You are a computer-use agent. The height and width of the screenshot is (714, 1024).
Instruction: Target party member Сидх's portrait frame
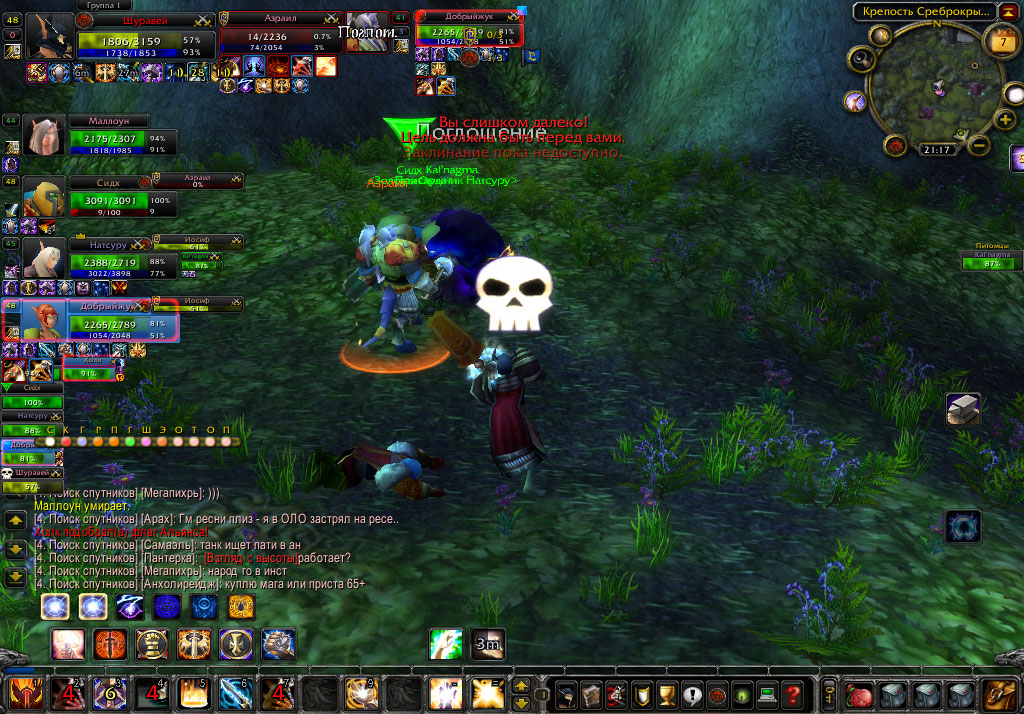[44, 198]
